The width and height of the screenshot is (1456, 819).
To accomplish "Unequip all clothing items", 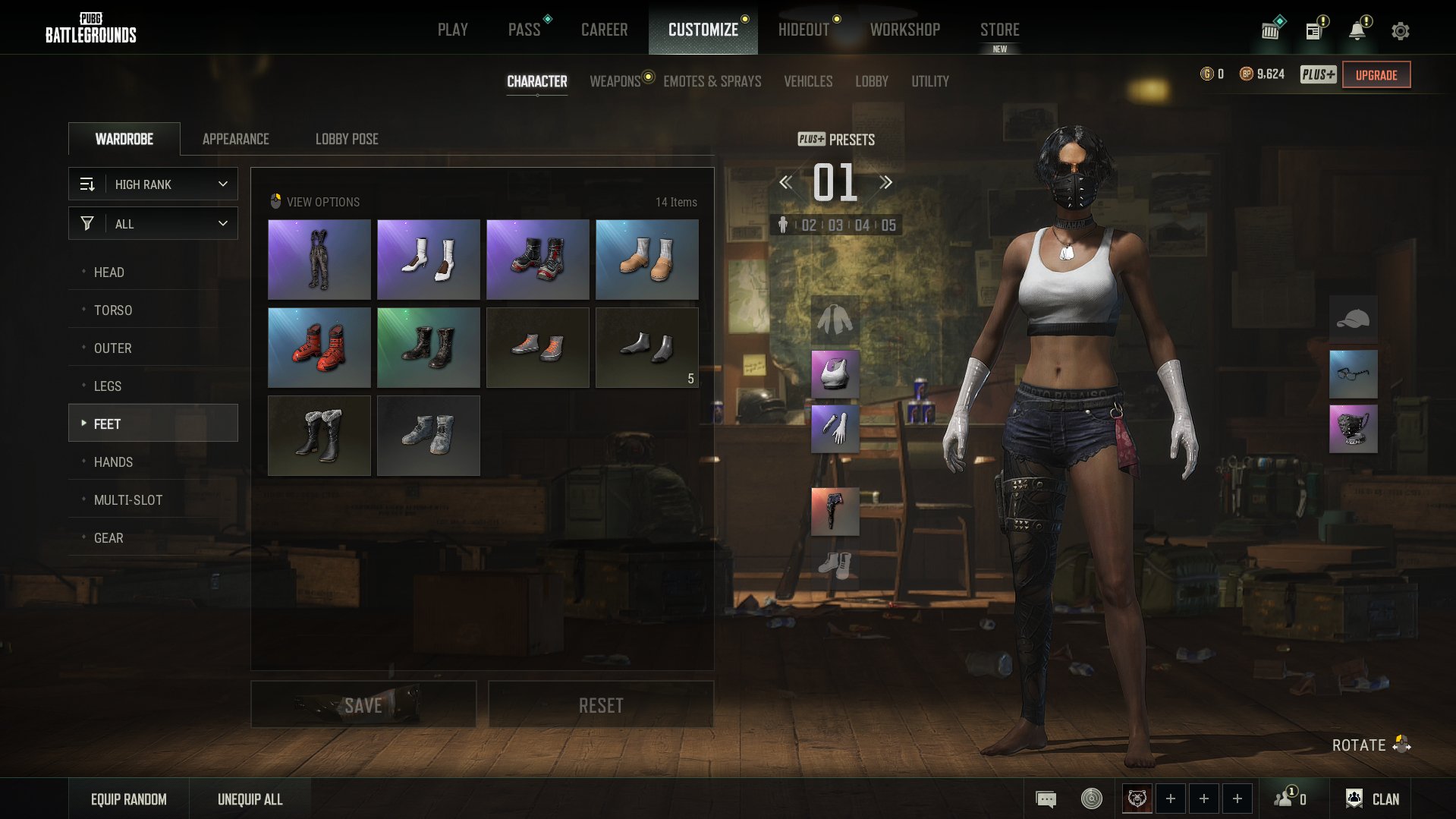I will pos(250,799).
